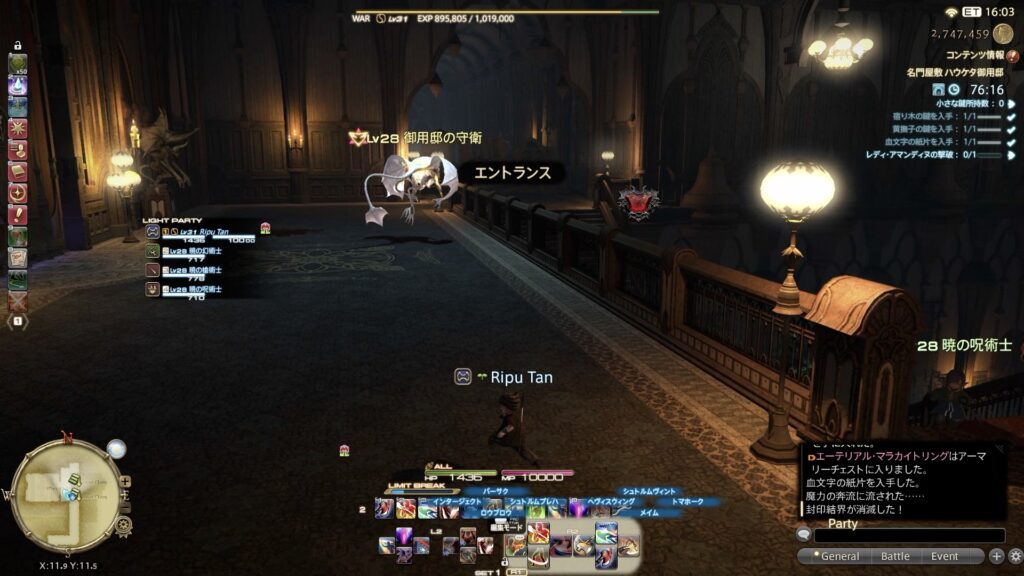Screen dimensions: 1024x576
Task: Open the duty info red icon beside コンテンツ情報
Action: coord(1013,56)
